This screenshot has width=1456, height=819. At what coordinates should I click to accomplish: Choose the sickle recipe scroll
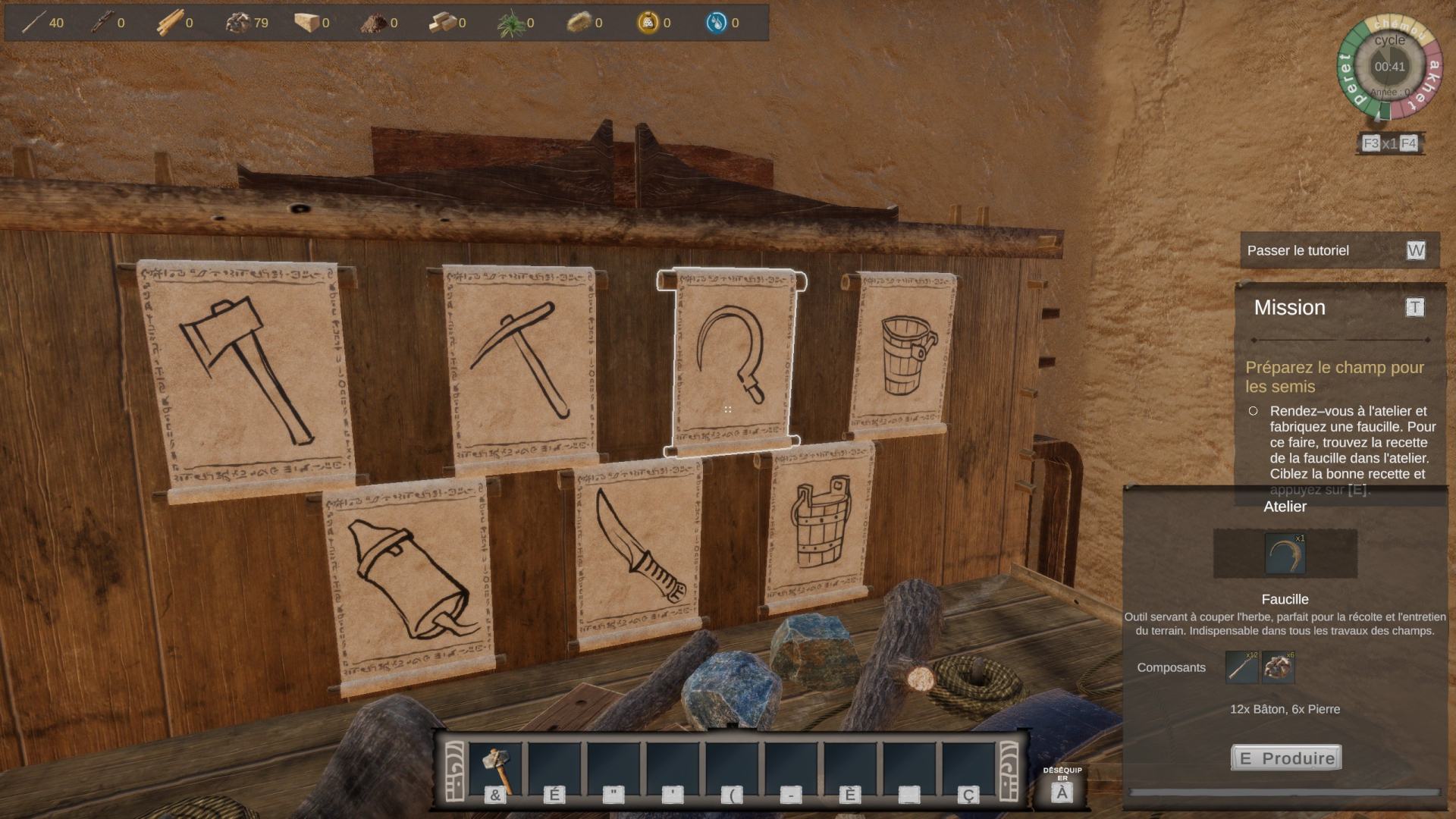(731, 362)
